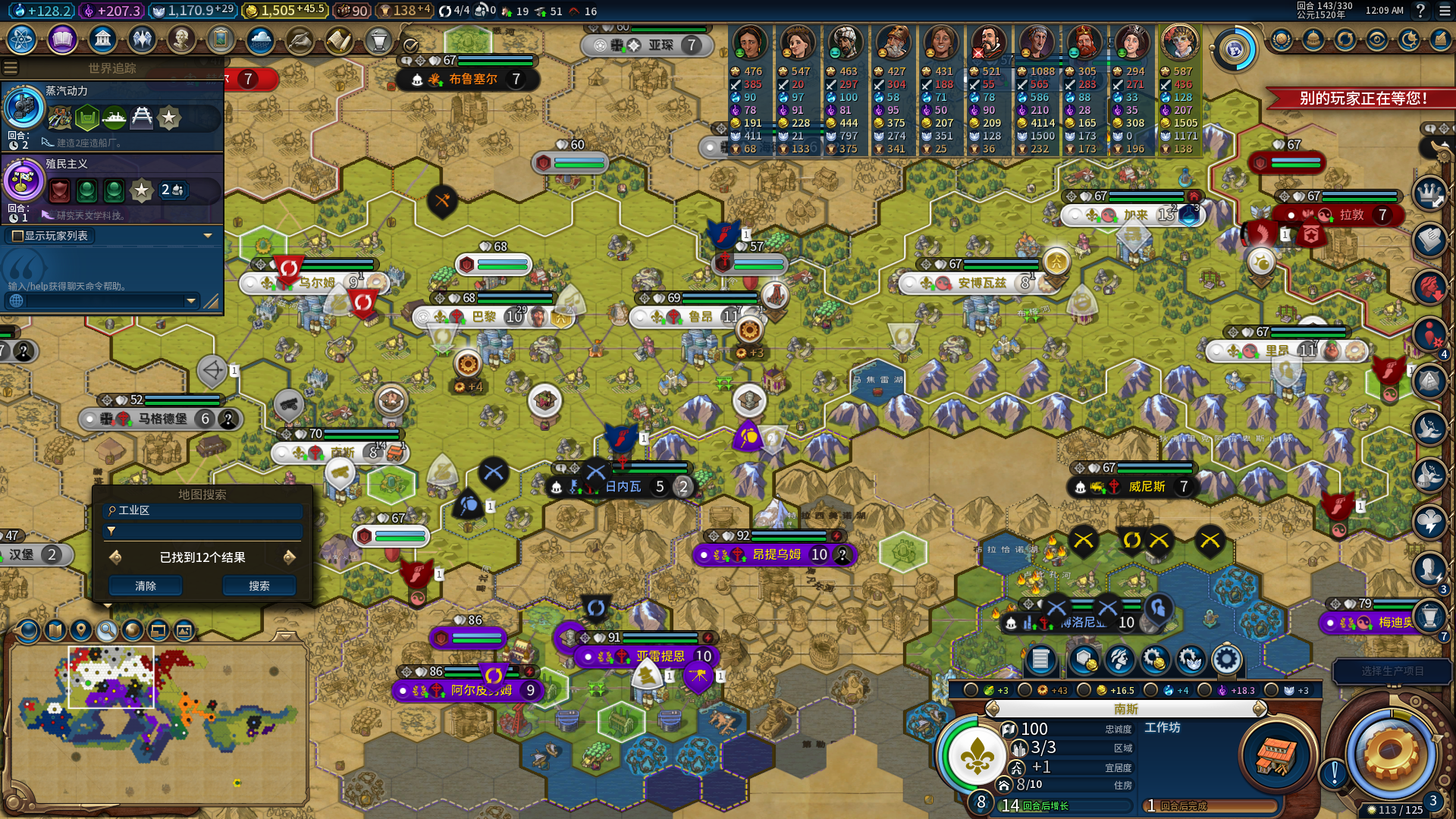Open the government building icon
1456x819 pixels.
102,39
